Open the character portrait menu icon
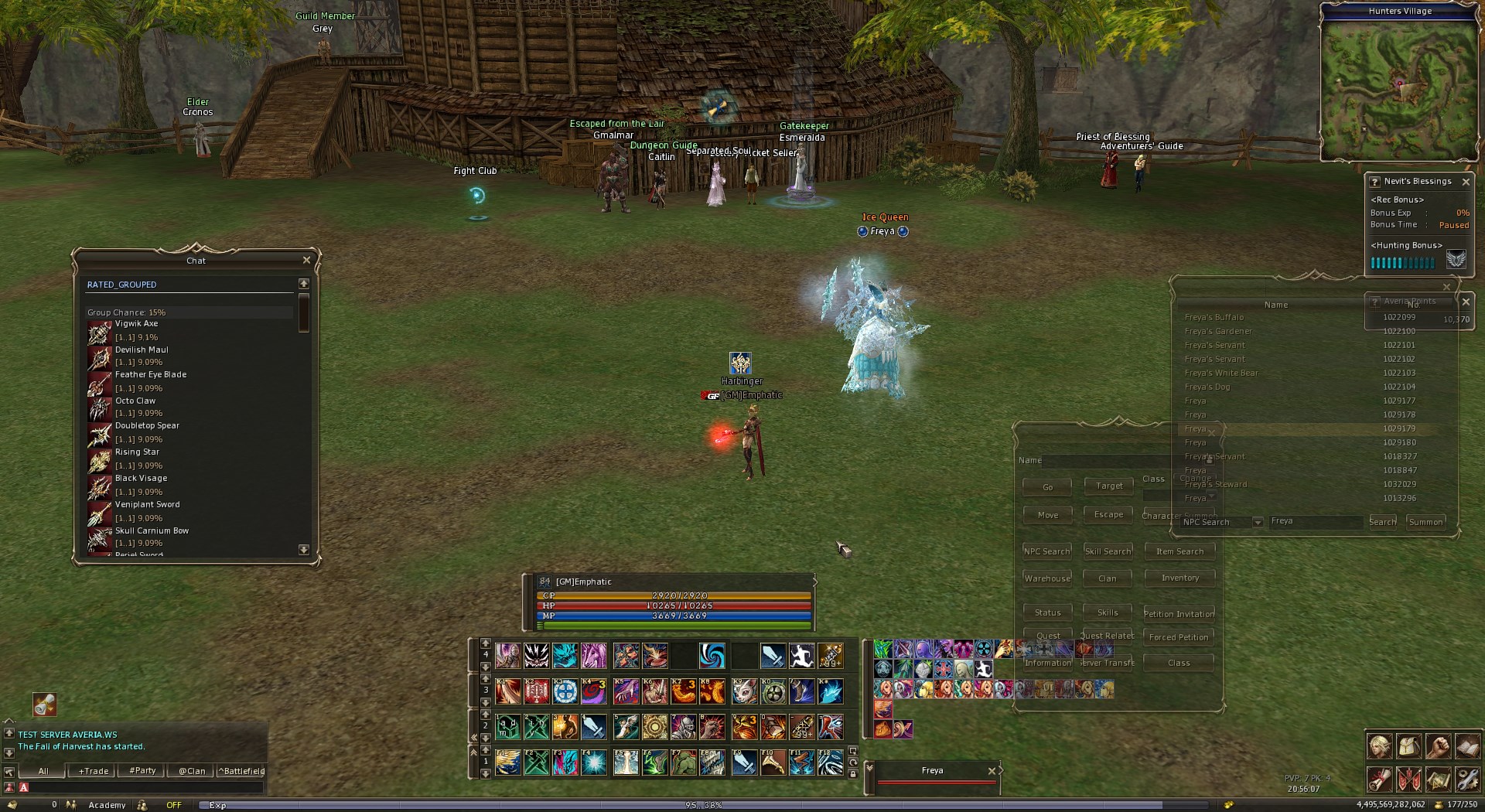This screenshot has height=812, width=1485. [1380, 747]
